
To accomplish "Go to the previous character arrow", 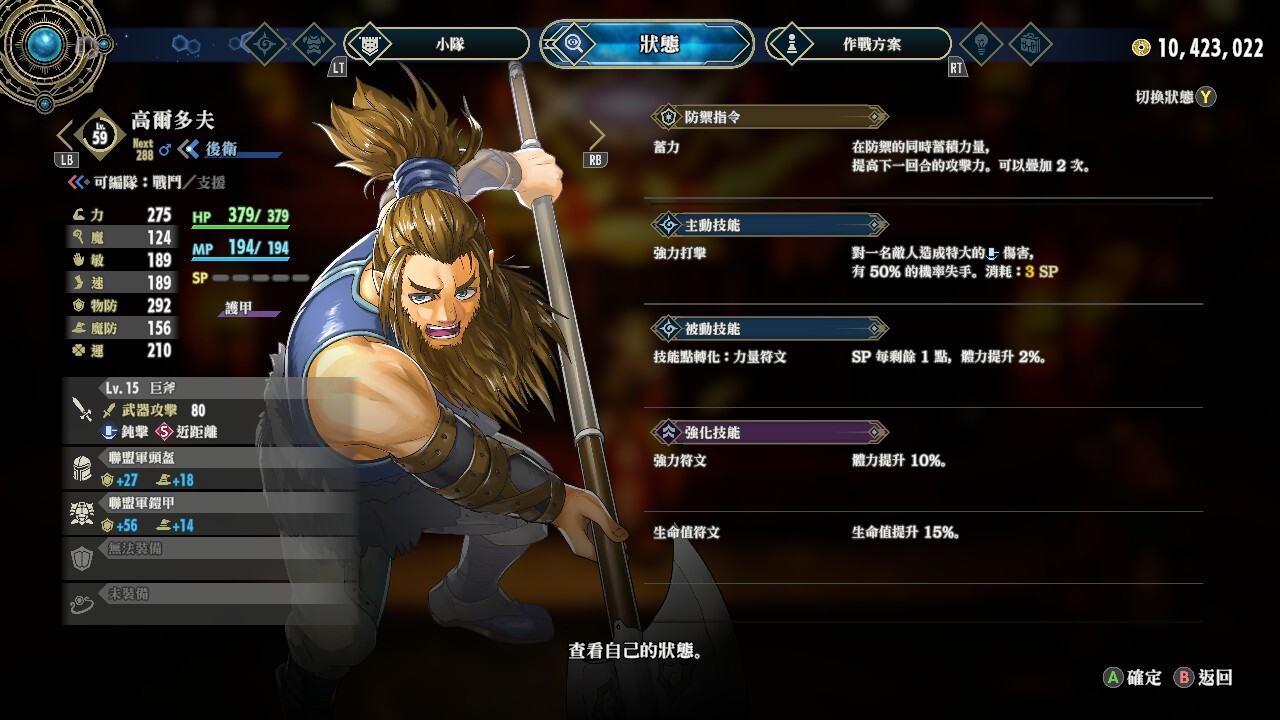I will point(66,135).
